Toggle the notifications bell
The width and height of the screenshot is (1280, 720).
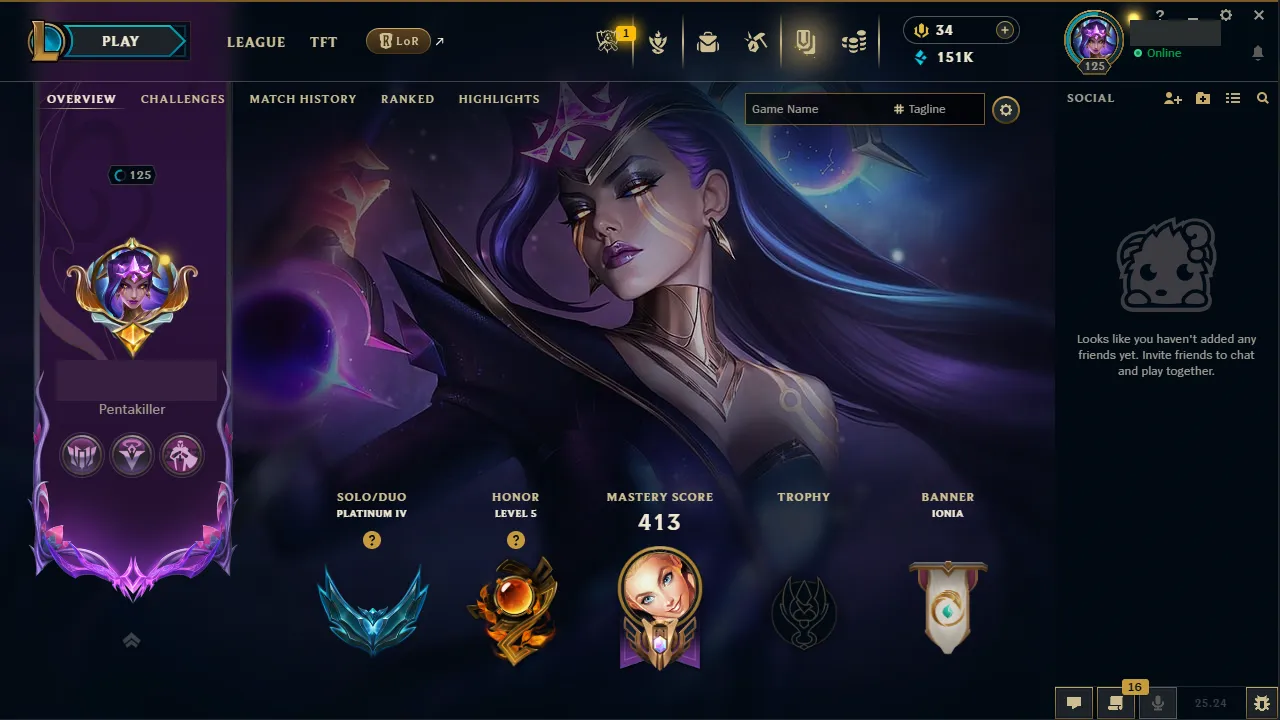[x=1258, y=53]
